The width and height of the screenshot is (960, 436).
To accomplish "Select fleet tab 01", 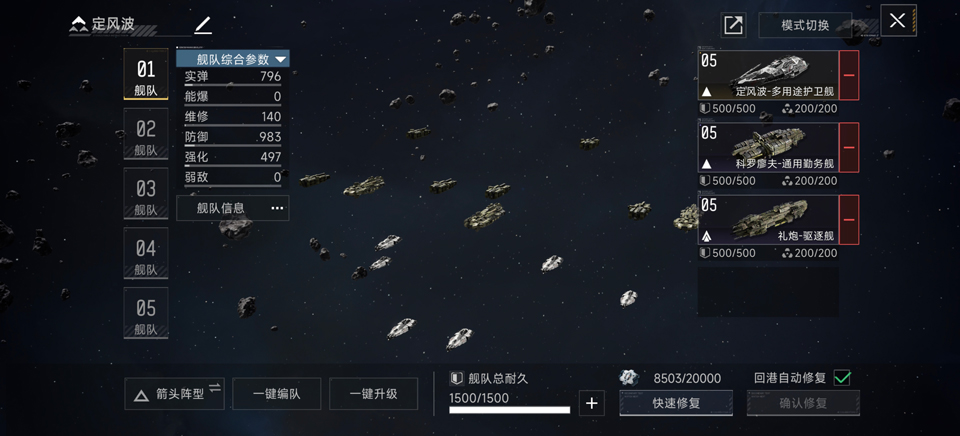I will pyautogui.click(x=146, y=75).
